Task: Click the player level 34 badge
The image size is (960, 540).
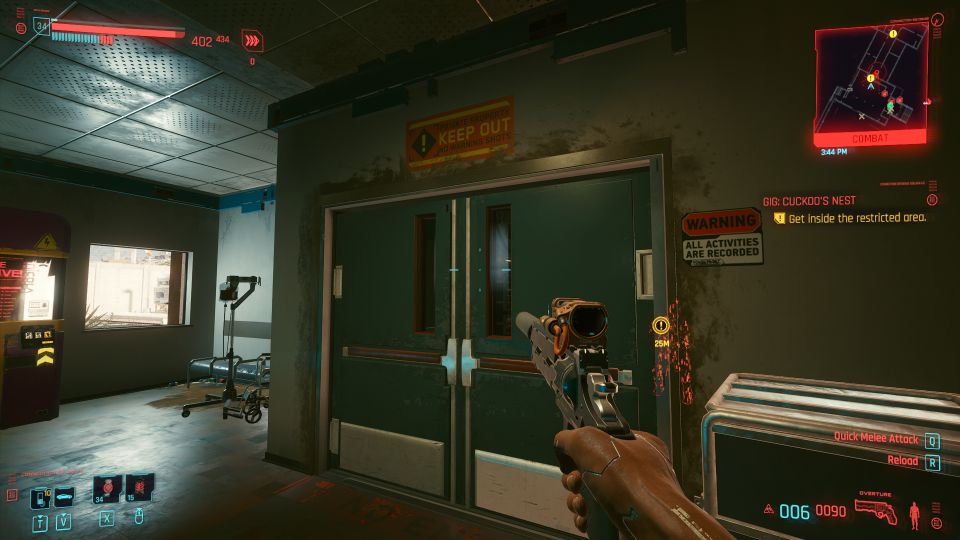Action: coord(41,27)
